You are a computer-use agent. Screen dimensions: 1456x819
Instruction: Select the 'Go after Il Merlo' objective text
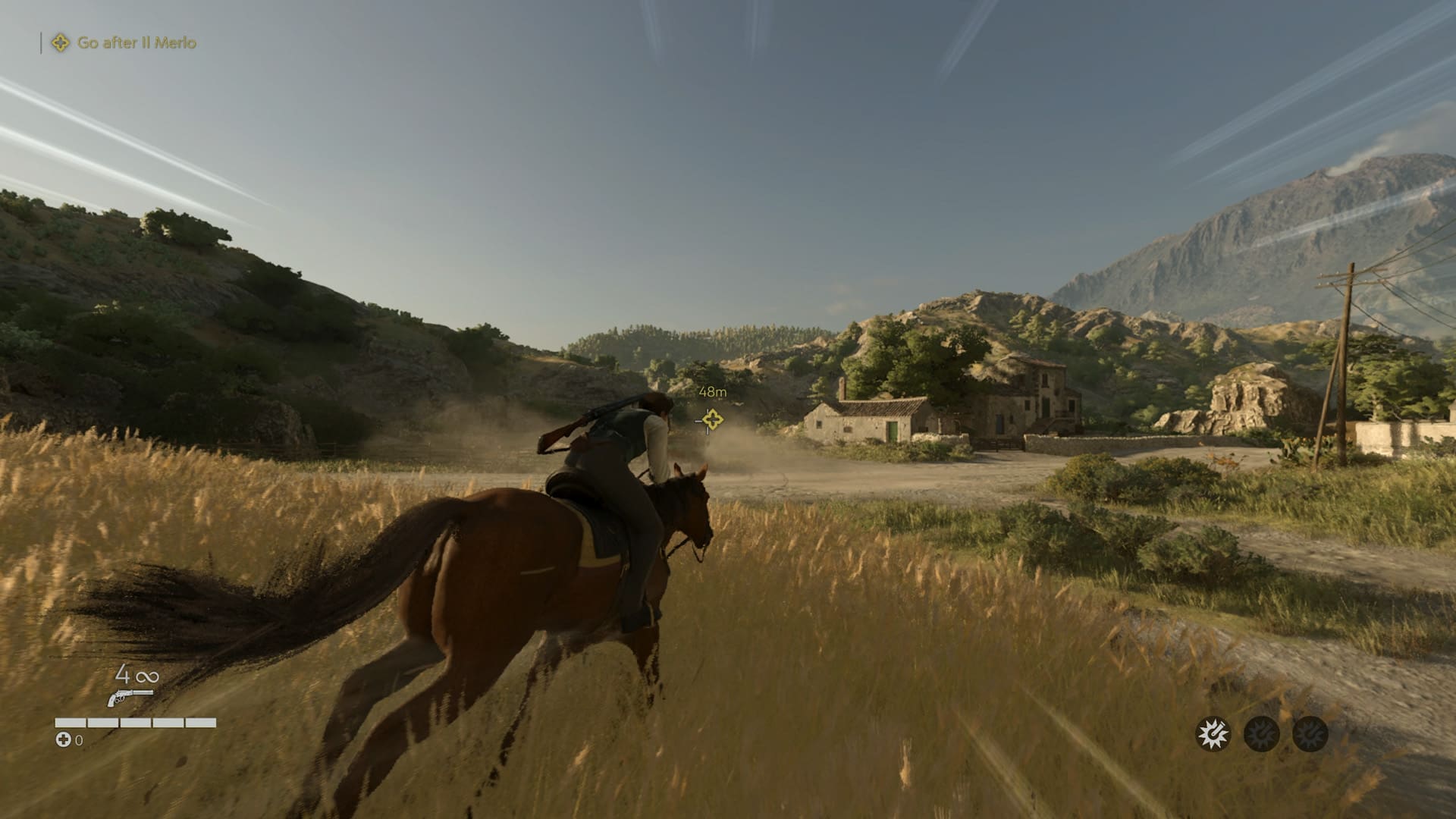coord(136,43)
